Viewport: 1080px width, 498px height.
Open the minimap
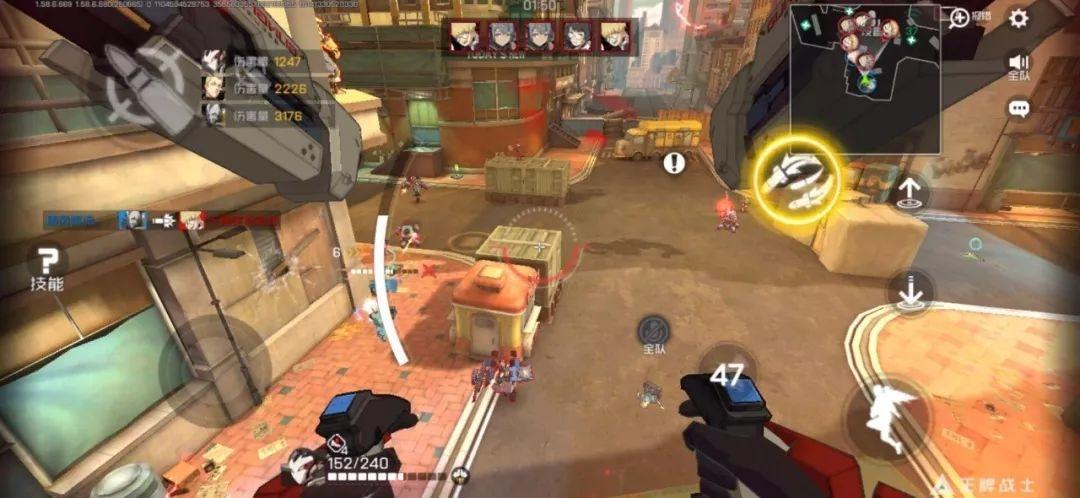tap(864, 77)
